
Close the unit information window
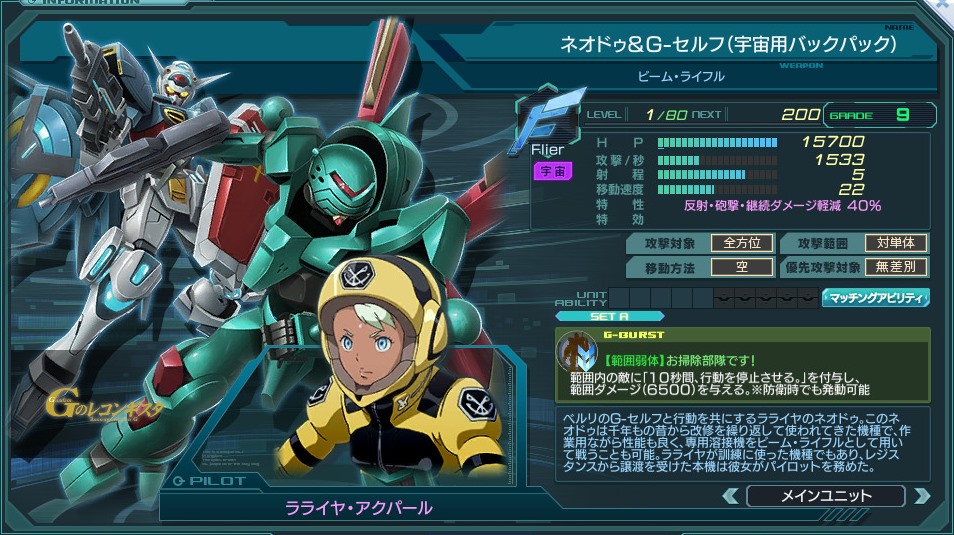tap(942, 7)
